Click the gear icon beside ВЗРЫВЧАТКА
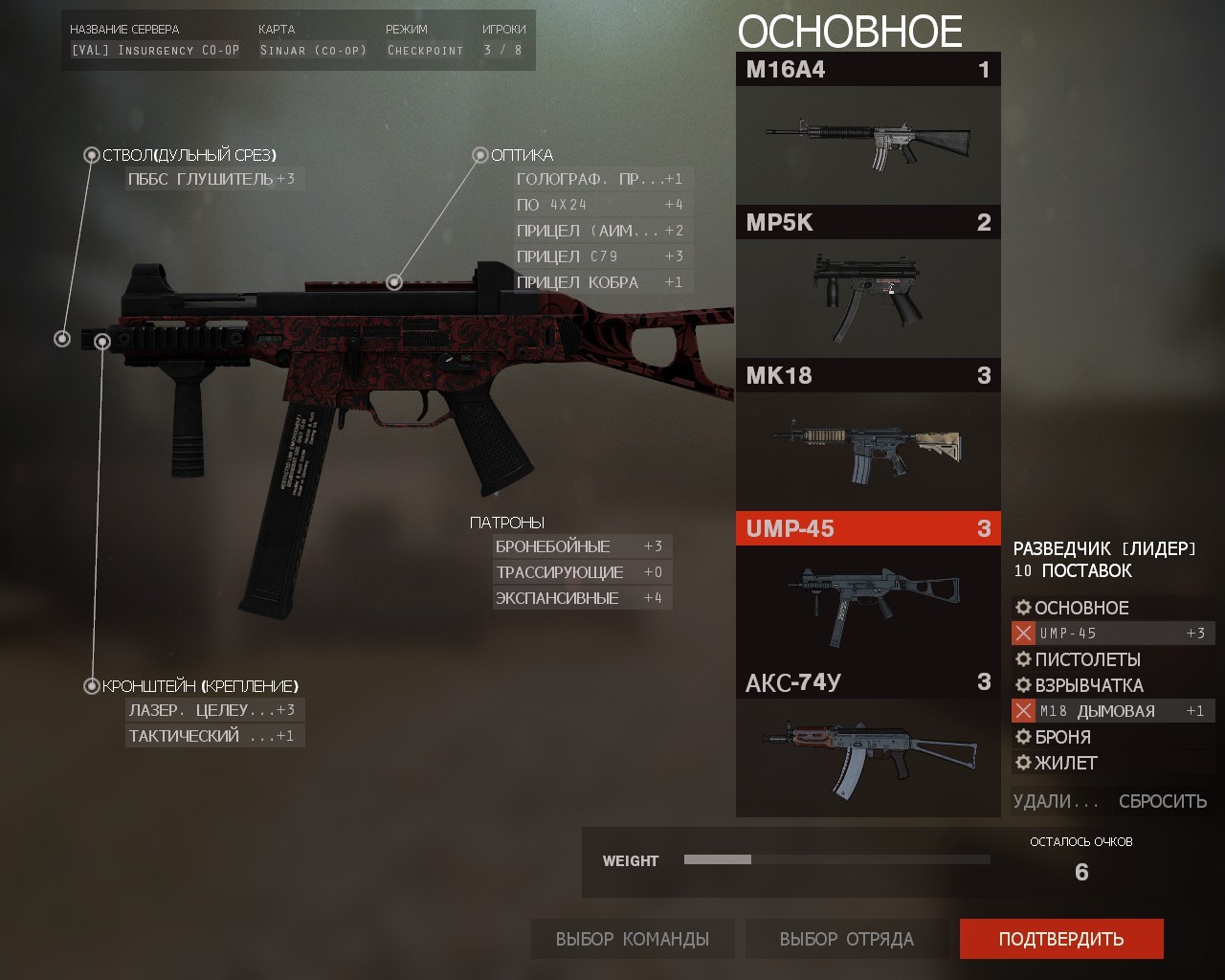1225x980 pixels. click(1022, 685)
